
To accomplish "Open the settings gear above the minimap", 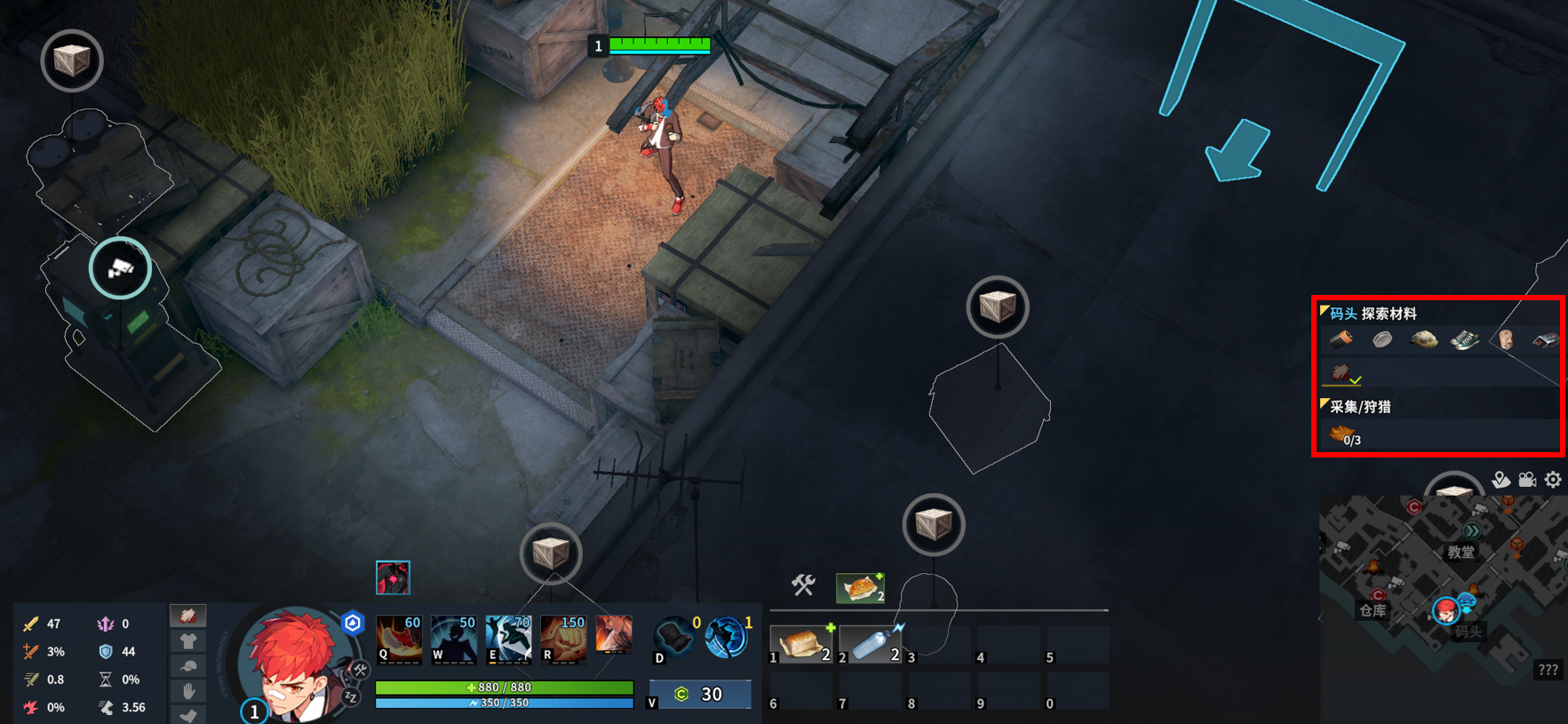I will tap(1553, 480).
